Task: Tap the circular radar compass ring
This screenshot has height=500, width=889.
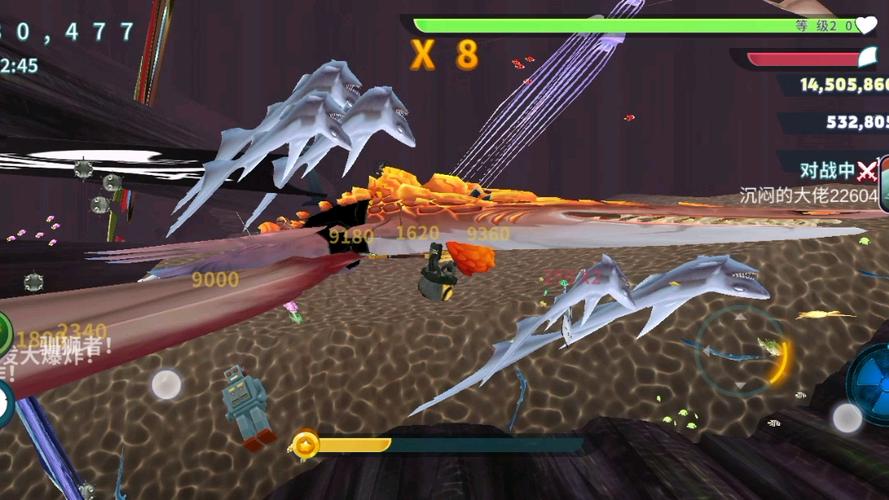Action: [741, 350]
